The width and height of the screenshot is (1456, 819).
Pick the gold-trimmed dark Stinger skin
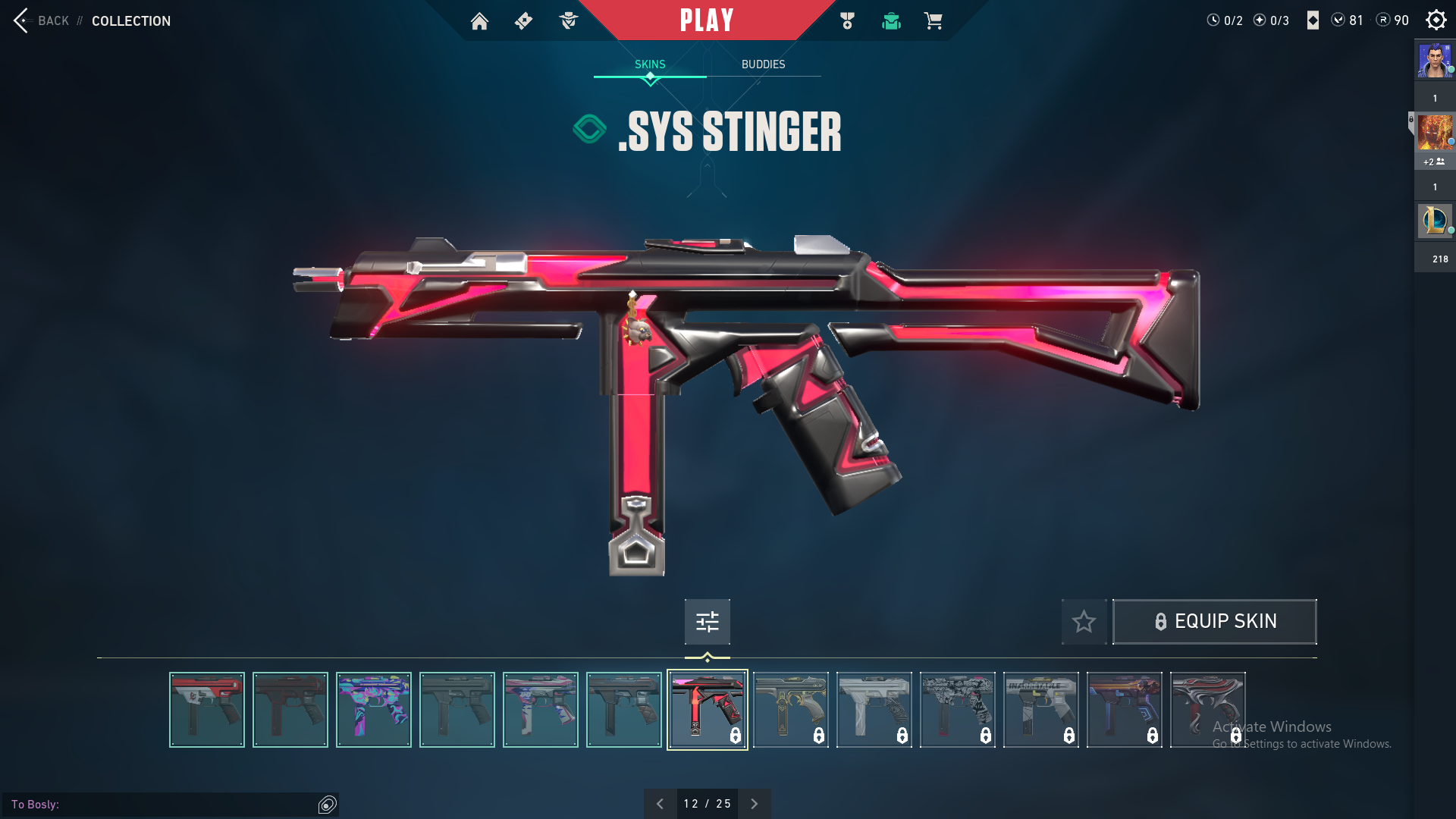point(790,710)
